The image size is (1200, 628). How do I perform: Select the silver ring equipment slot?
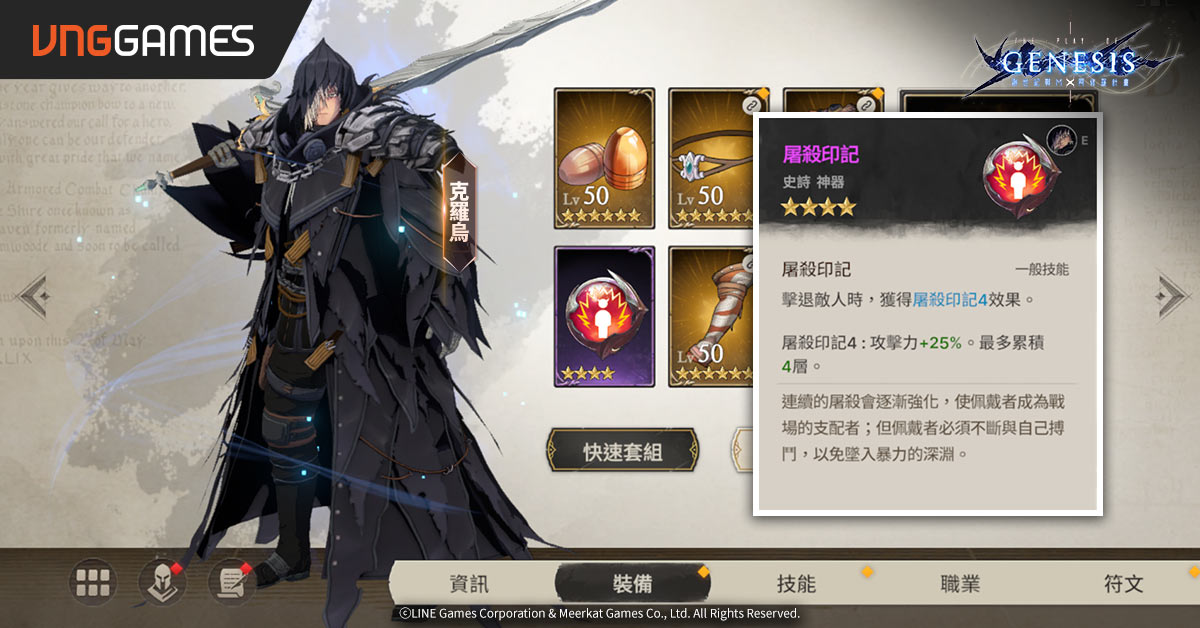coord(710,158)
